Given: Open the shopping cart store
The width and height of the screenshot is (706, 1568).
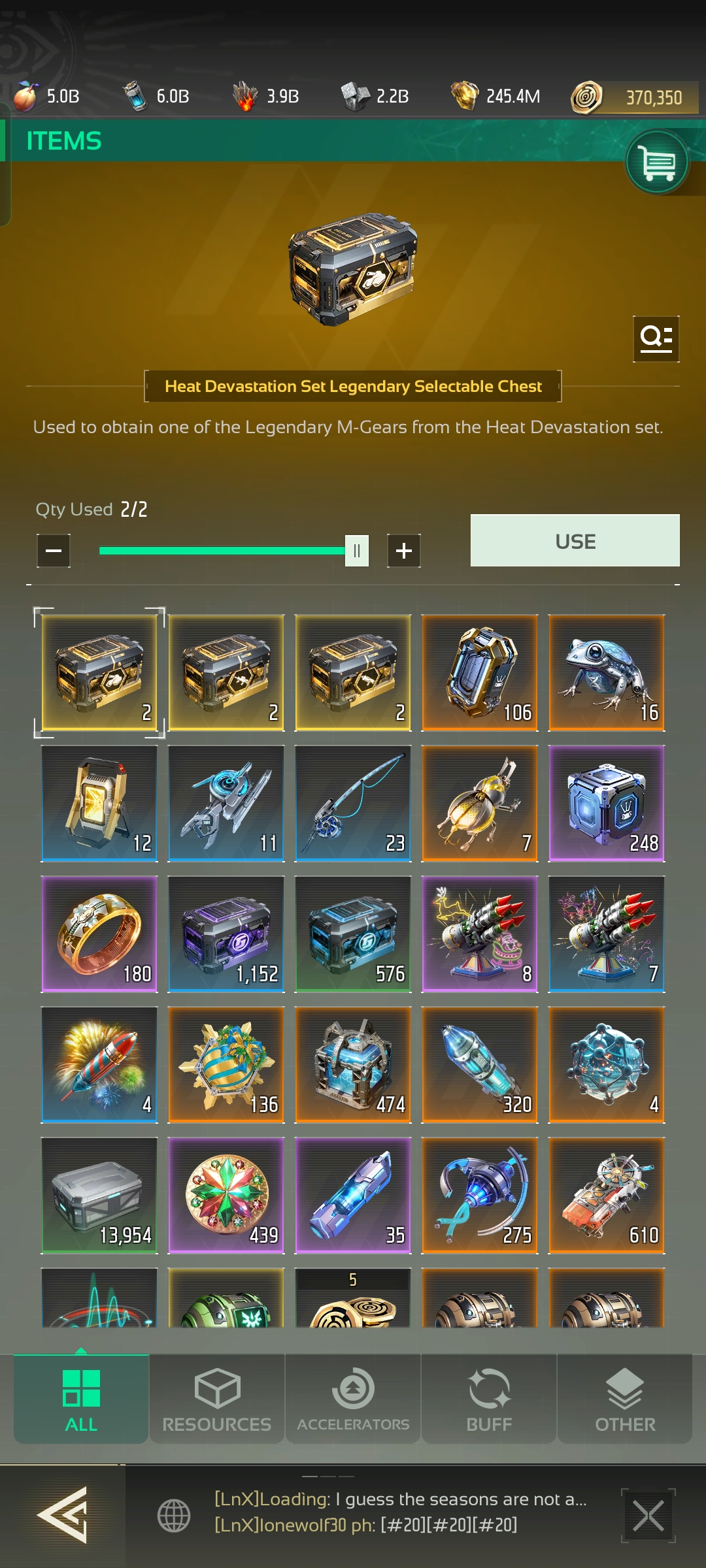Looking at the screenshot, I should pos(657,162).
